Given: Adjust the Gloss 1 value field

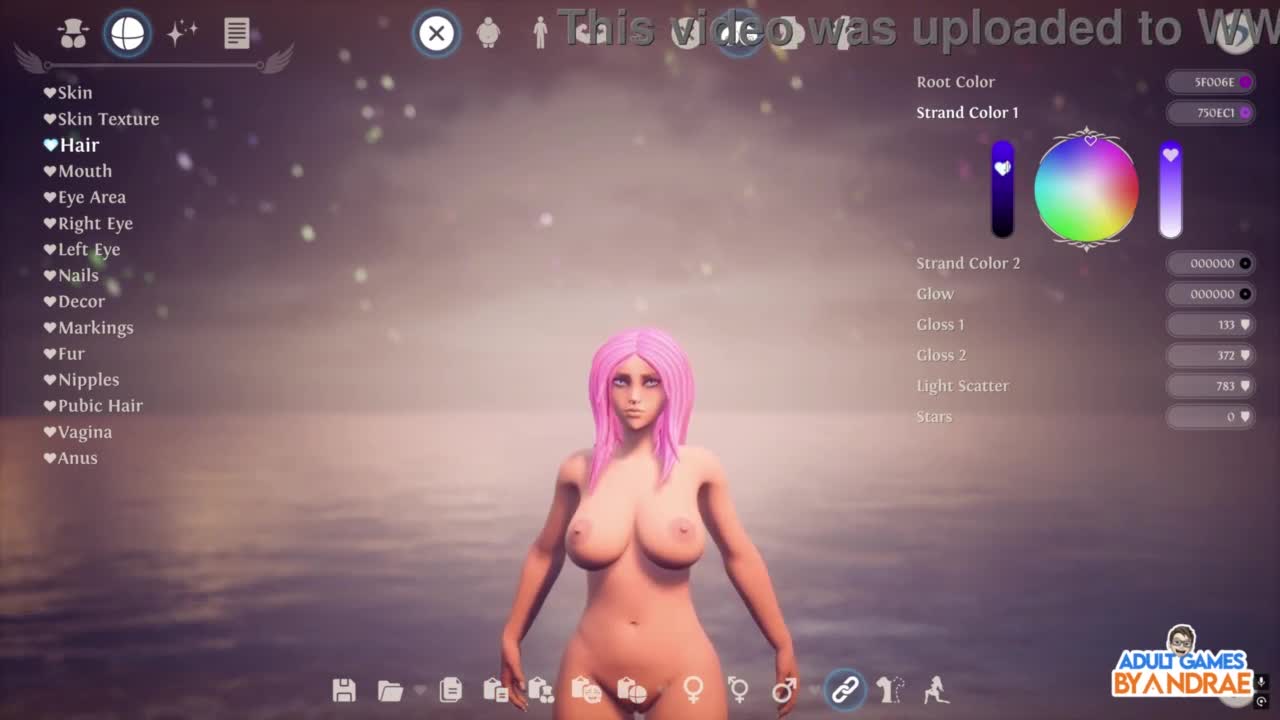Looking at the screenshot, I should coord(1211,325).
